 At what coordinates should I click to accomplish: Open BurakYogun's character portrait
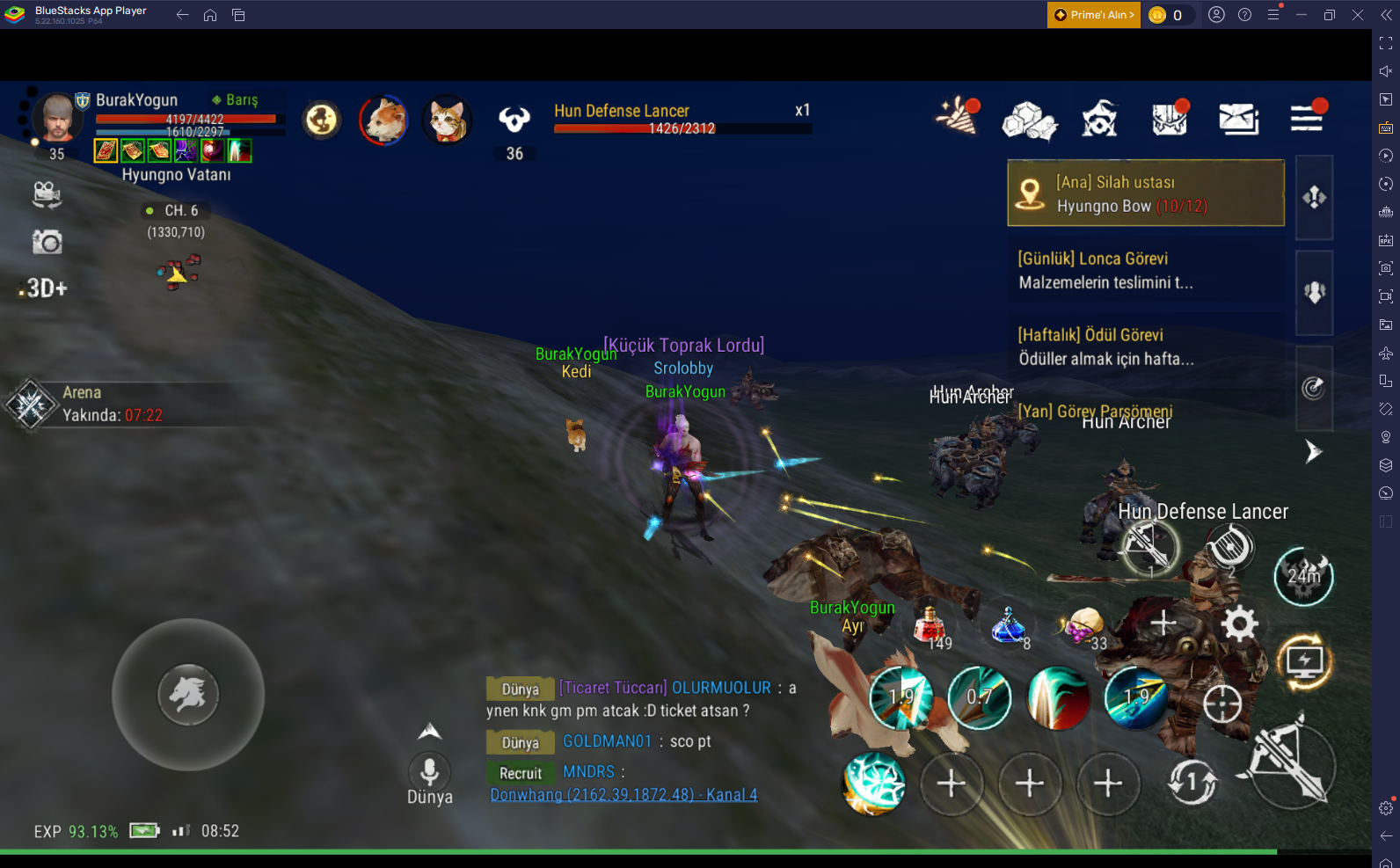click(57, 119)
